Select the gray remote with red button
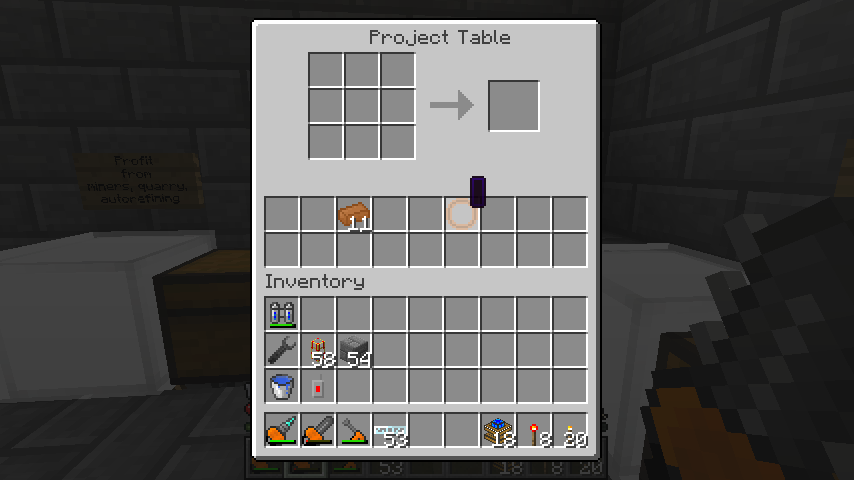The height and width of the screenshot is (480, 854). (318, 386)
